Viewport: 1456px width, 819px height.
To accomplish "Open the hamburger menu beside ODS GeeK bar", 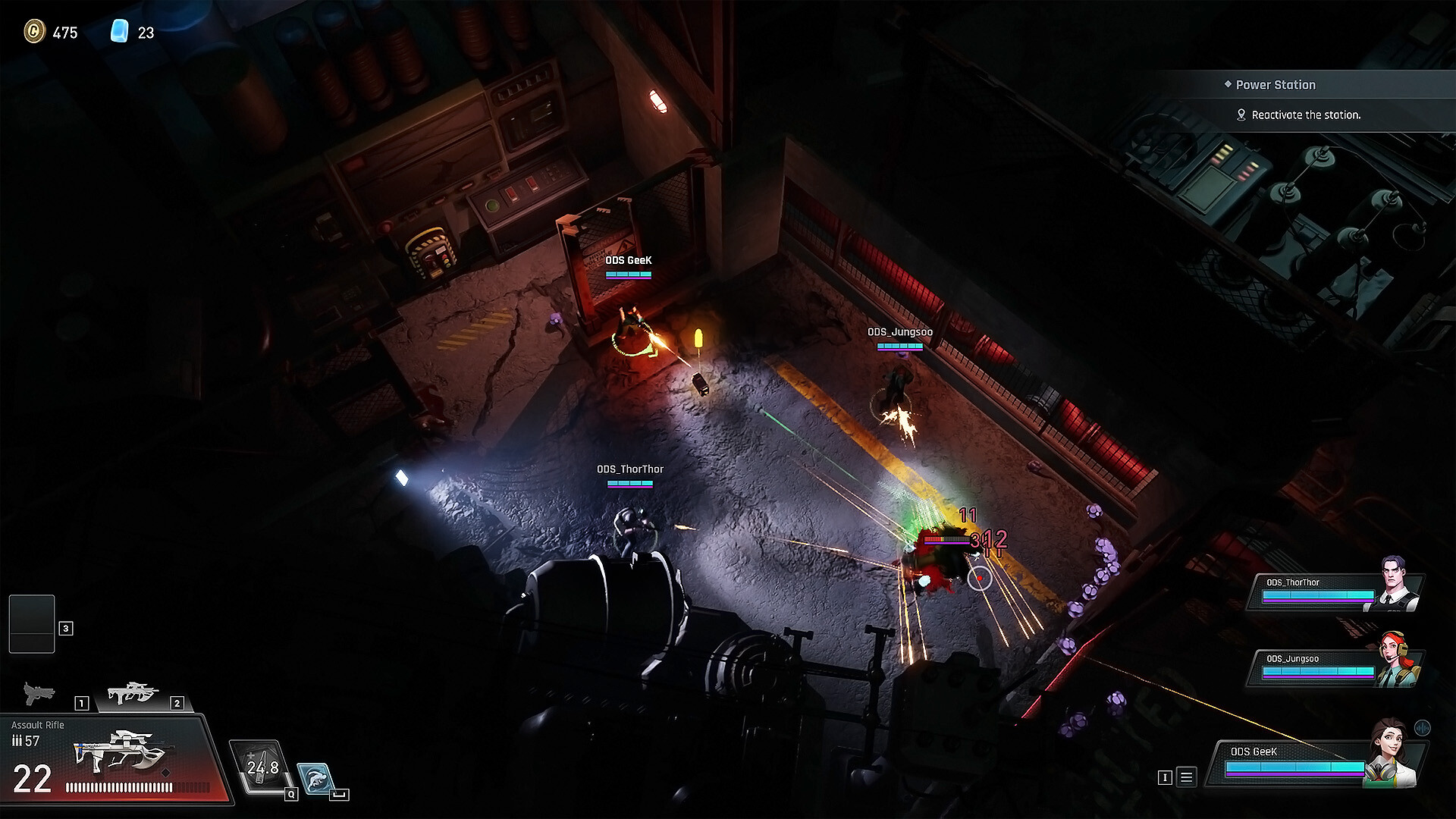I will coord(1186,777).
